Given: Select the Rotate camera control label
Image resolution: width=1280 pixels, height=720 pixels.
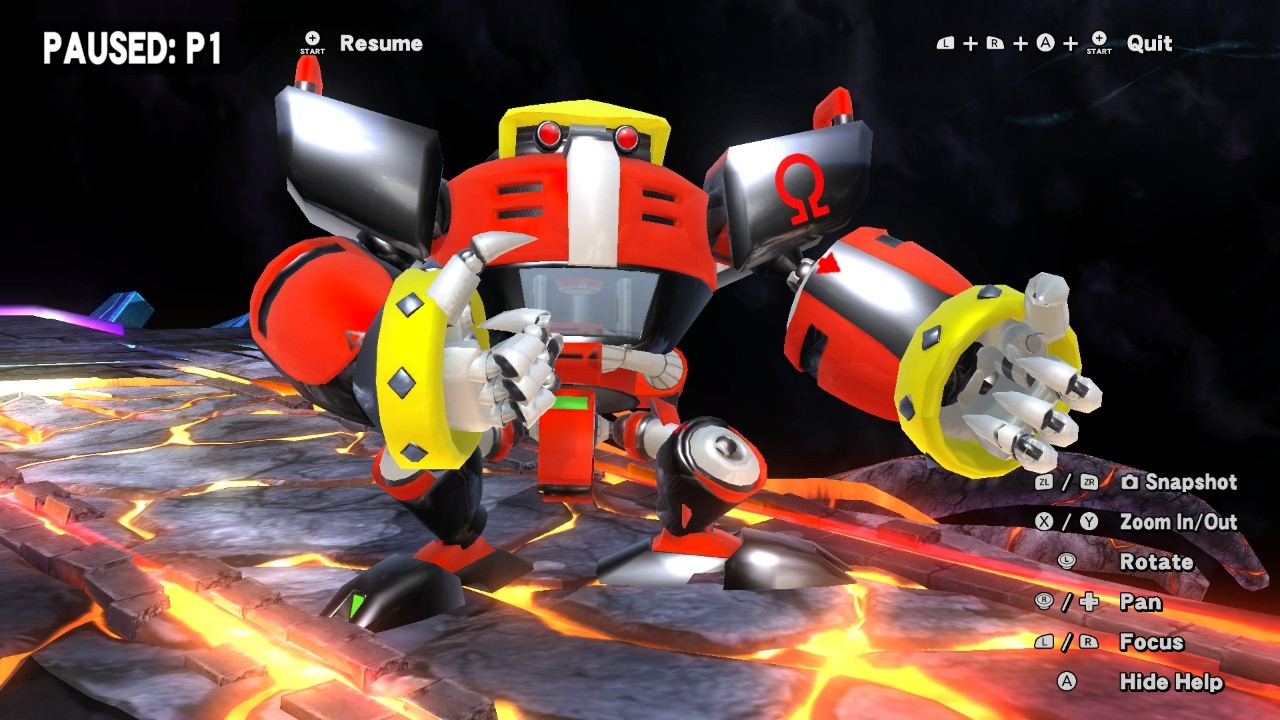Looking at the screenshot, I should 1157,562.
